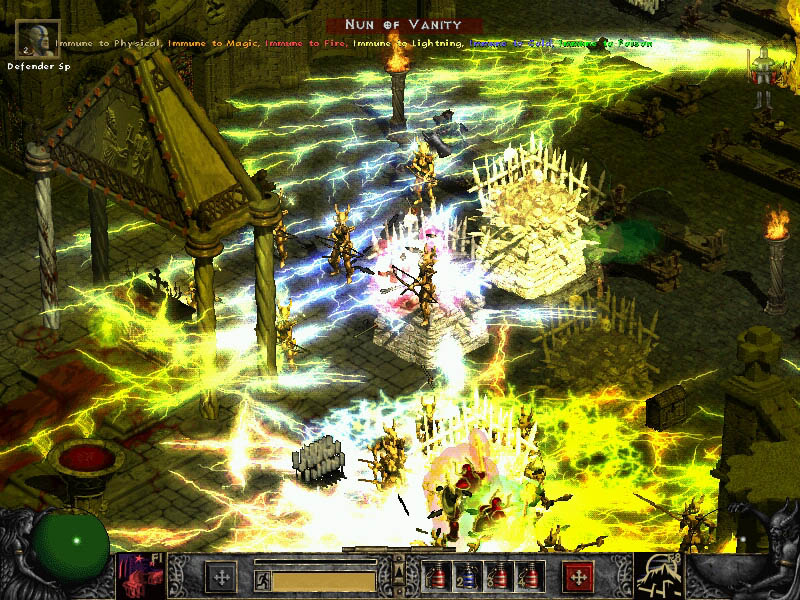Click the red new skill point button
Image resolution: width=800 pixels, height=600 pixels.
click(x=578, y=577)
